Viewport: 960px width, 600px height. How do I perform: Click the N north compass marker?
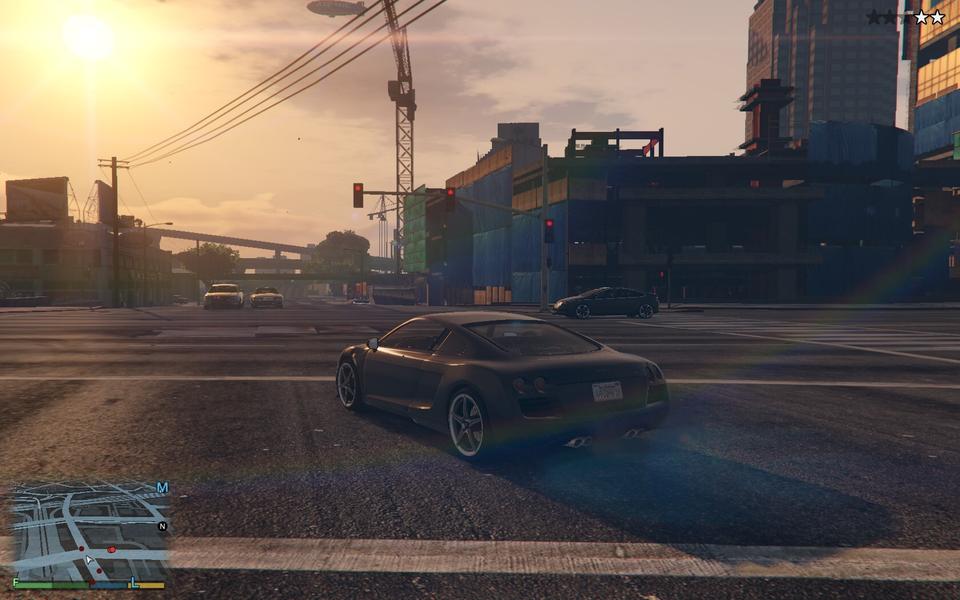[x=162, y=526]
